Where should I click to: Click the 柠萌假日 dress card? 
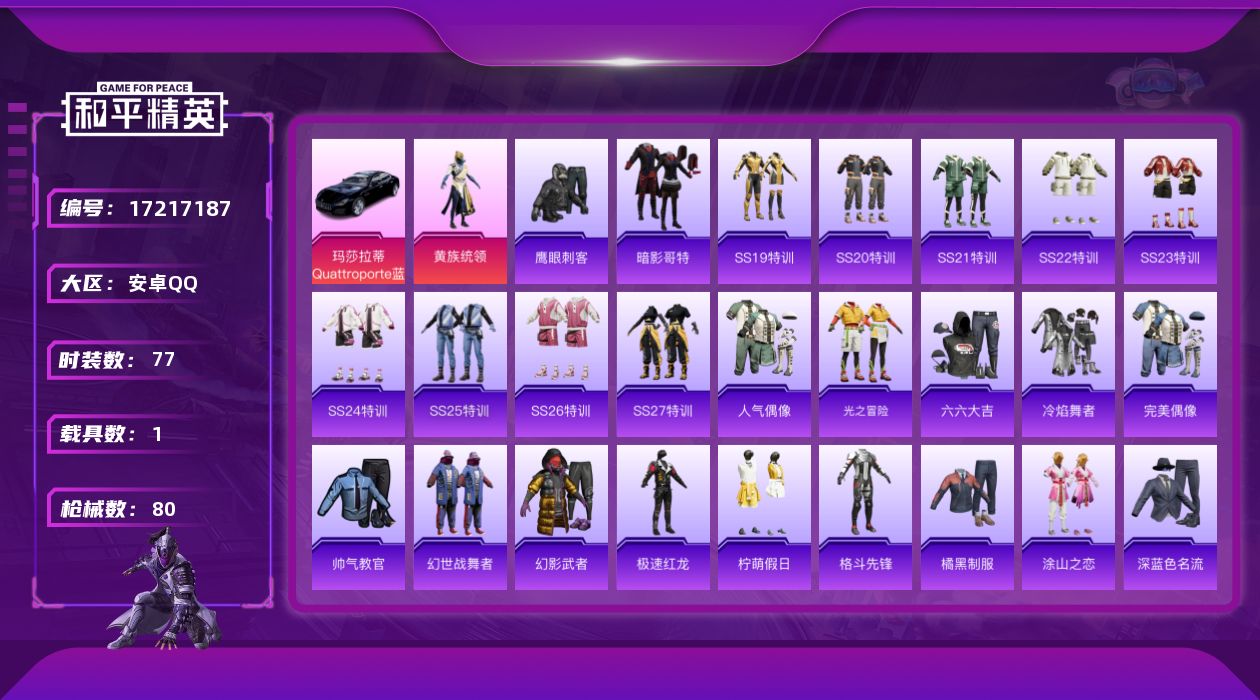tap(764, 517)
